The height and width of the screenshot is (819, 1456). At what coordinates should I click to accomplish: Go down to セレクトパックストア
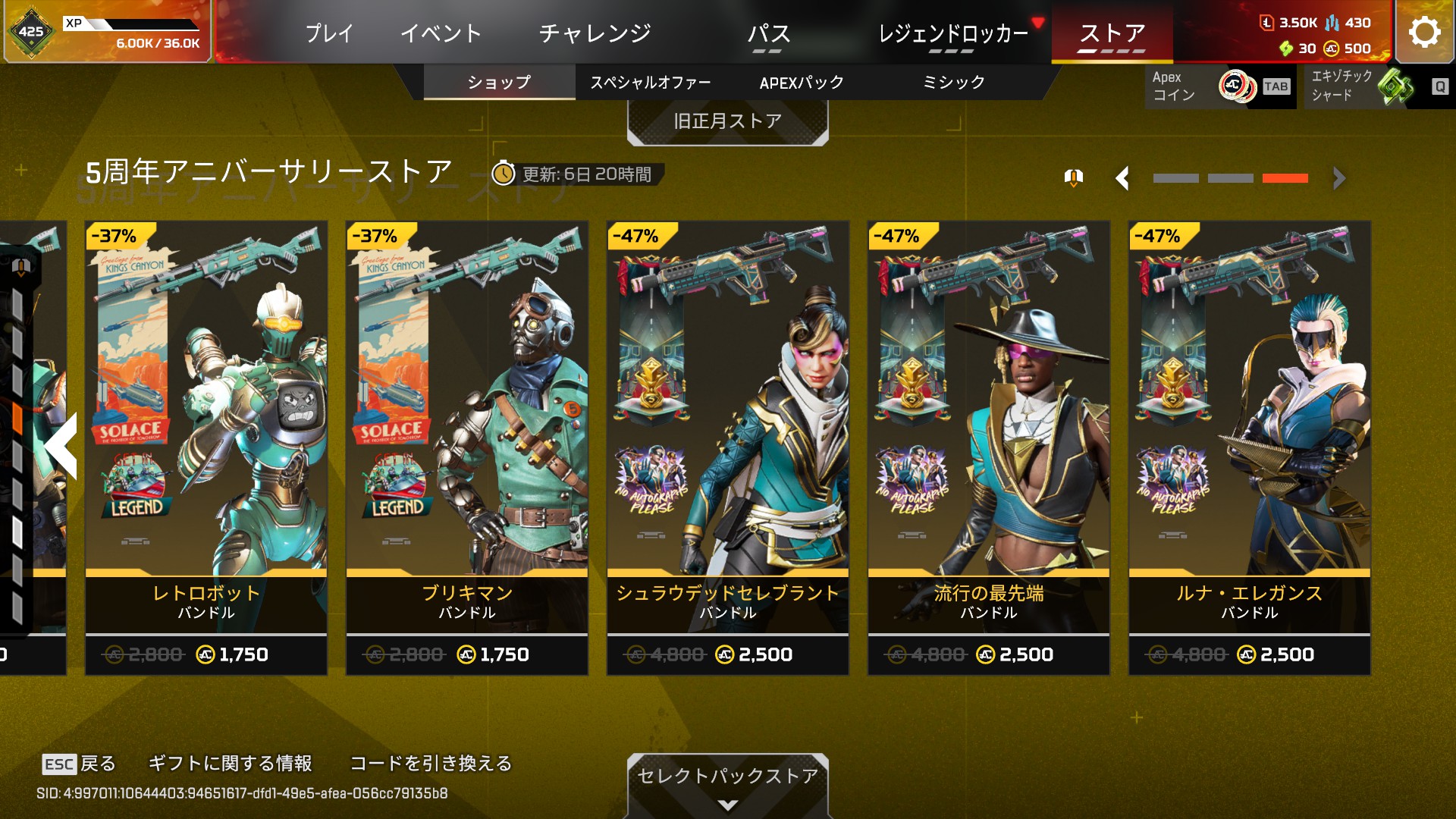[727, 781]
